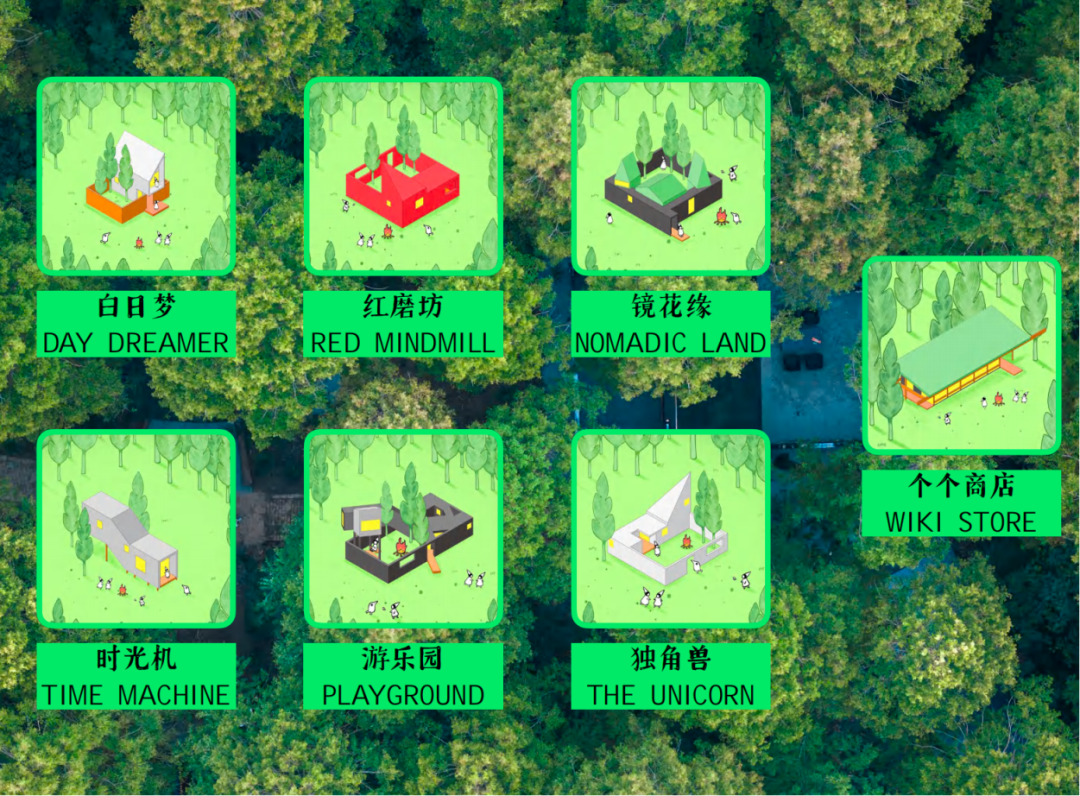The width and height of the screenshot is (1080, 796).
Task: Open the Nomadic Land tile
Action: point(670,176)
